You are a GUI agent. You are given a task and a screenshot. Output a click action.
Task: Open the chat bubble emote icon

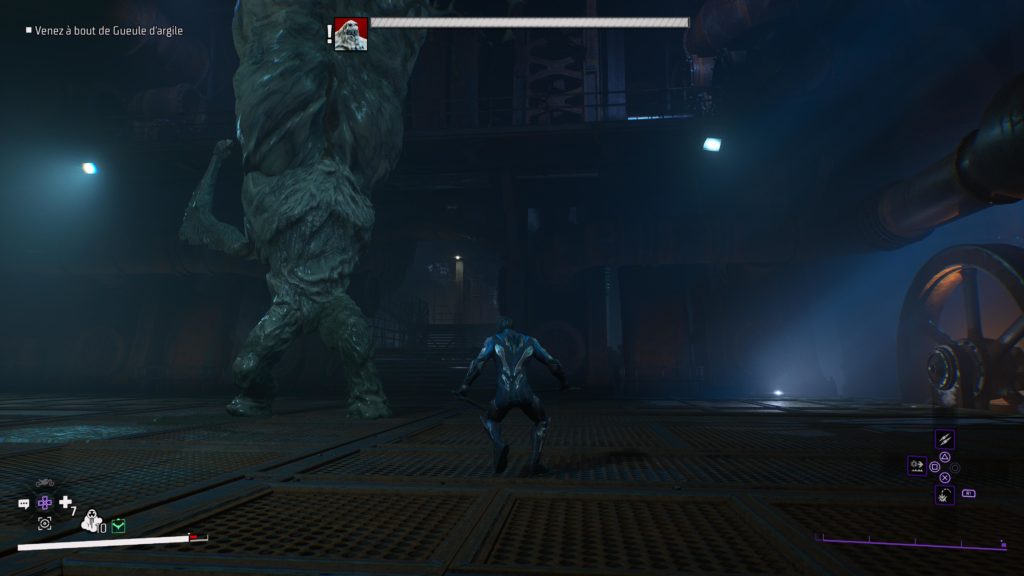pyautogui.click(x=24, y=504)
